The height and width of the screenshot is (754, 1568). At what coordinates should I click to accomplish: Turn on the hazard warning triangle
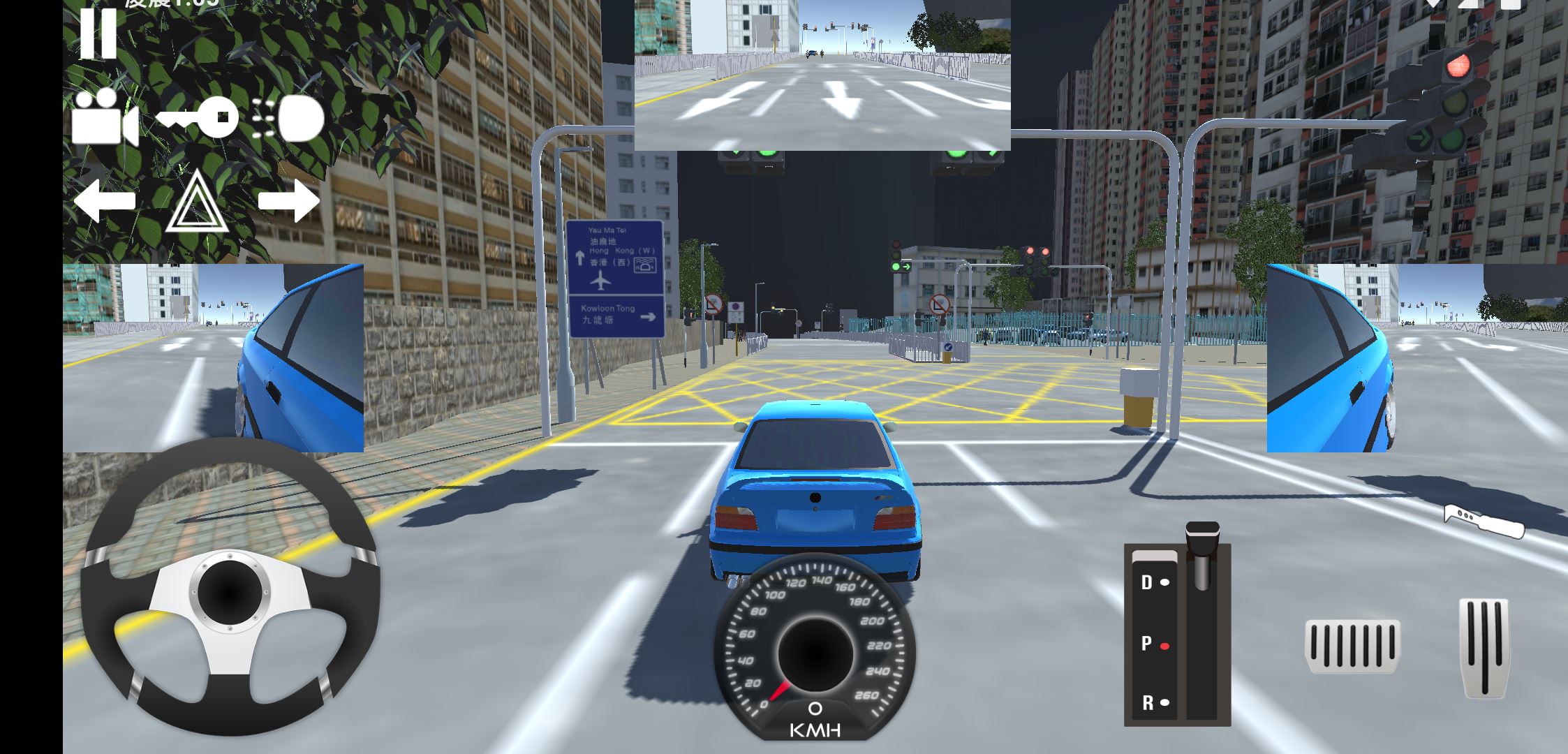coord(197,204)
